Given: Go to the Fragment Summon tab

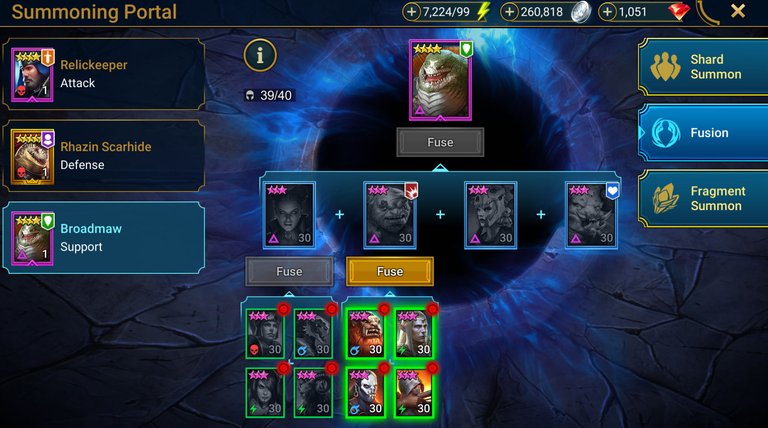Looking at the screenshot, I should point(703,198).
